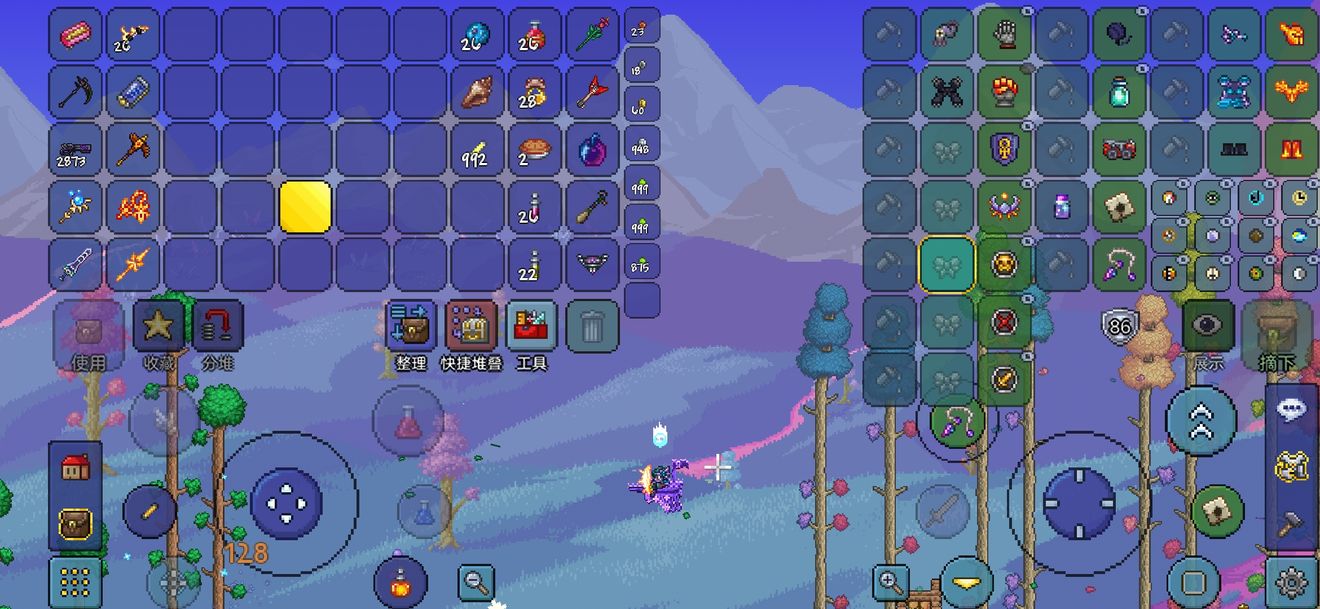Click the trash can slot
1320x609 pixels.
point(592,326)
